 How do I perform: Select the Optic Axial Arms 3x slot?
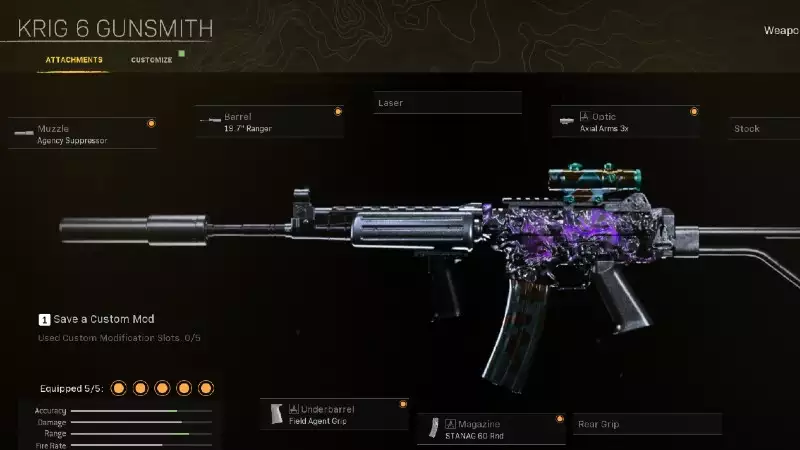point(625,122)
